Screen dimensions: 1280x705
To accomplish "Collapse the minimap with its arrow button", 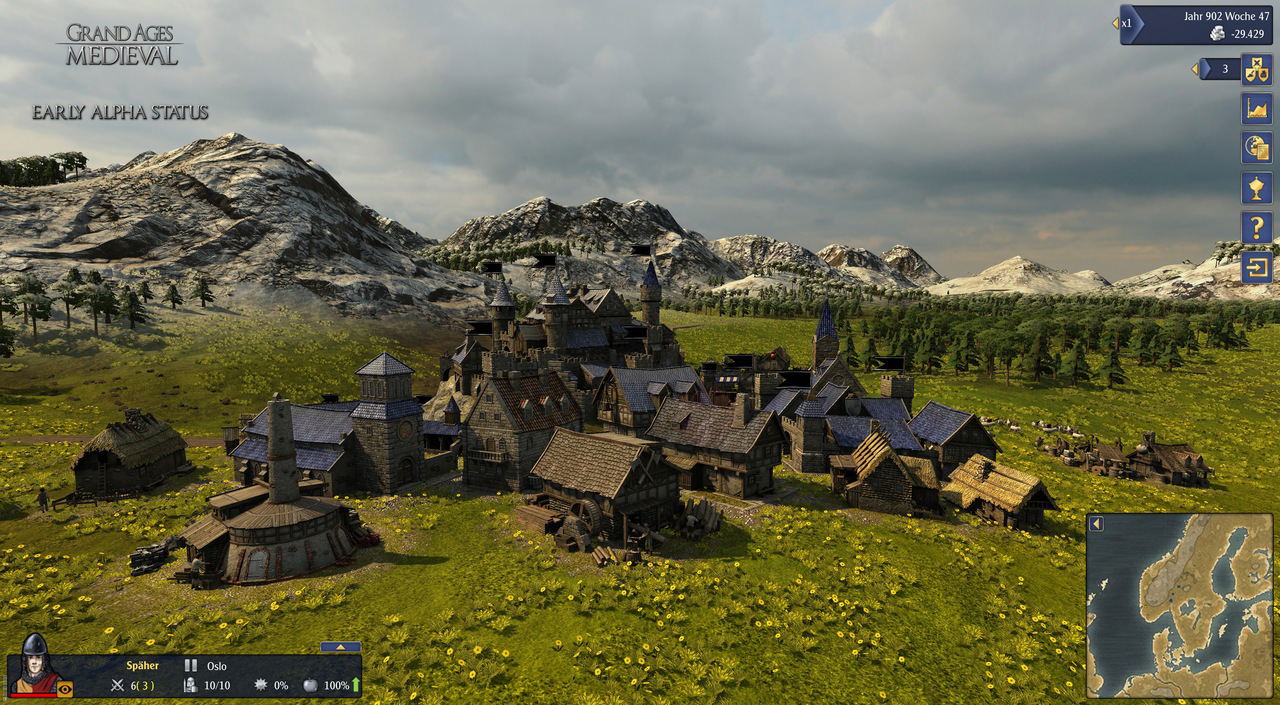I will (1096, 524).
